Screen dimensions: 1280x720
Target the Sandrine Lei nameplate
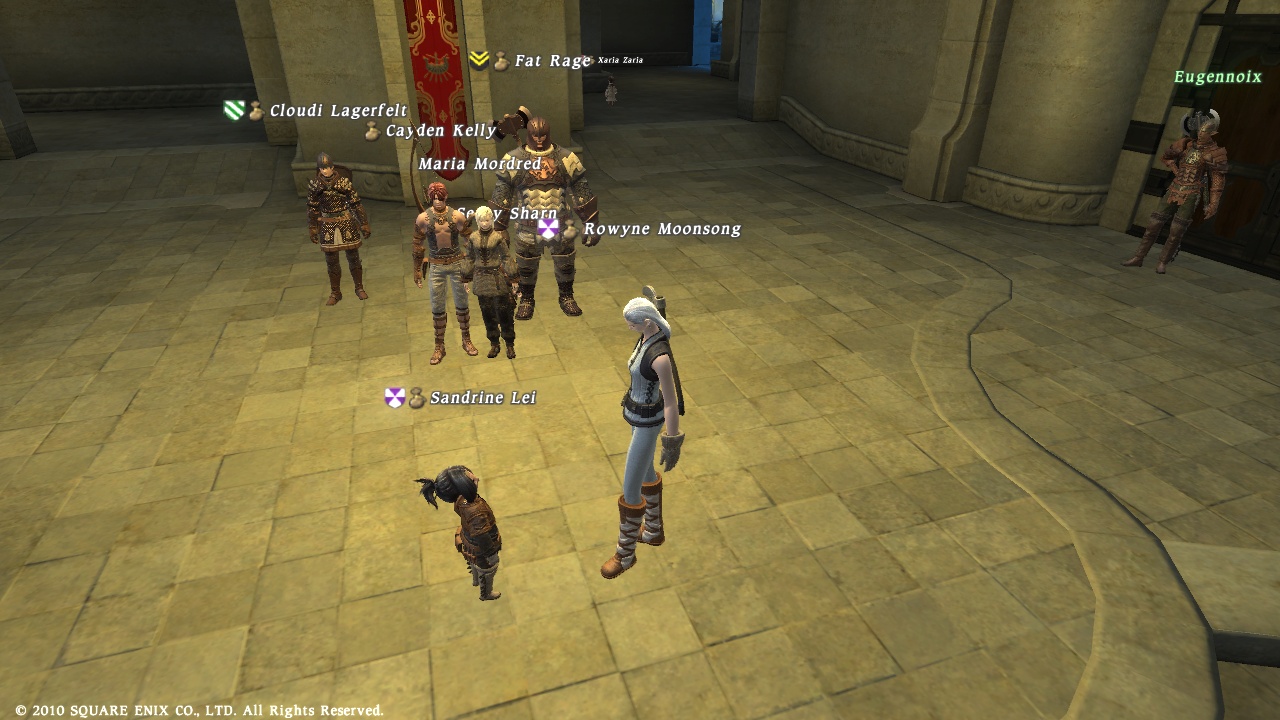(x=482, y=398)
